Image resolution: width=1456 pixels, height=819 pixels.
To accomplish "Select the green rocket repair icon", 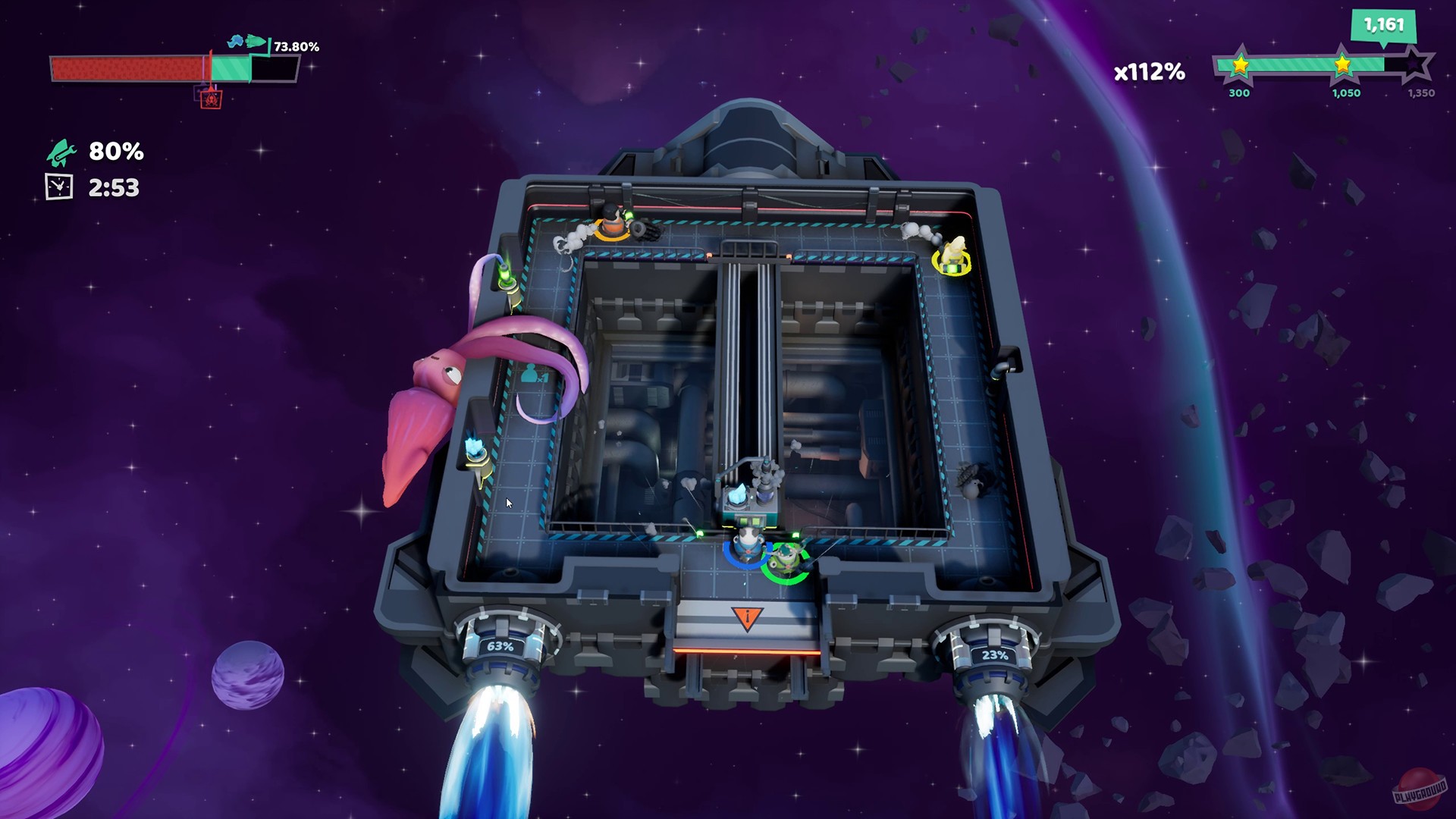I will pos(61,152).
